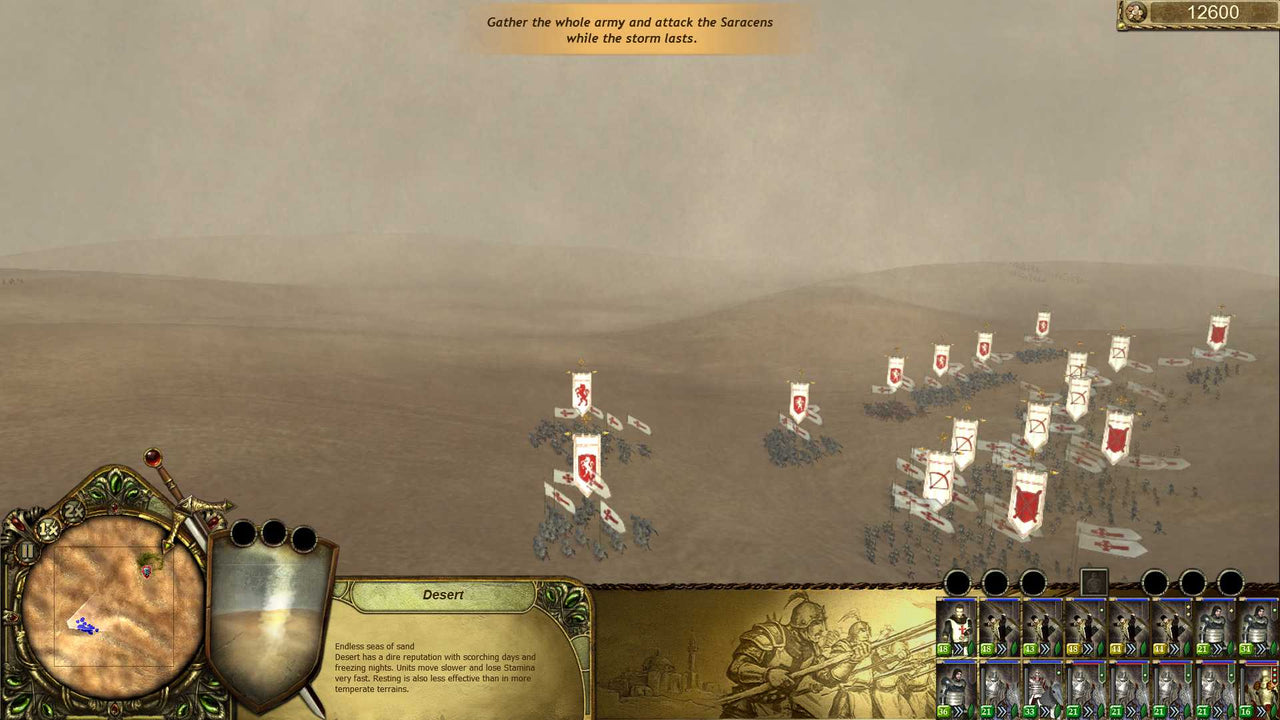
Task: Click the green stamina leaf on the first unit card
Action: [969, 648]
